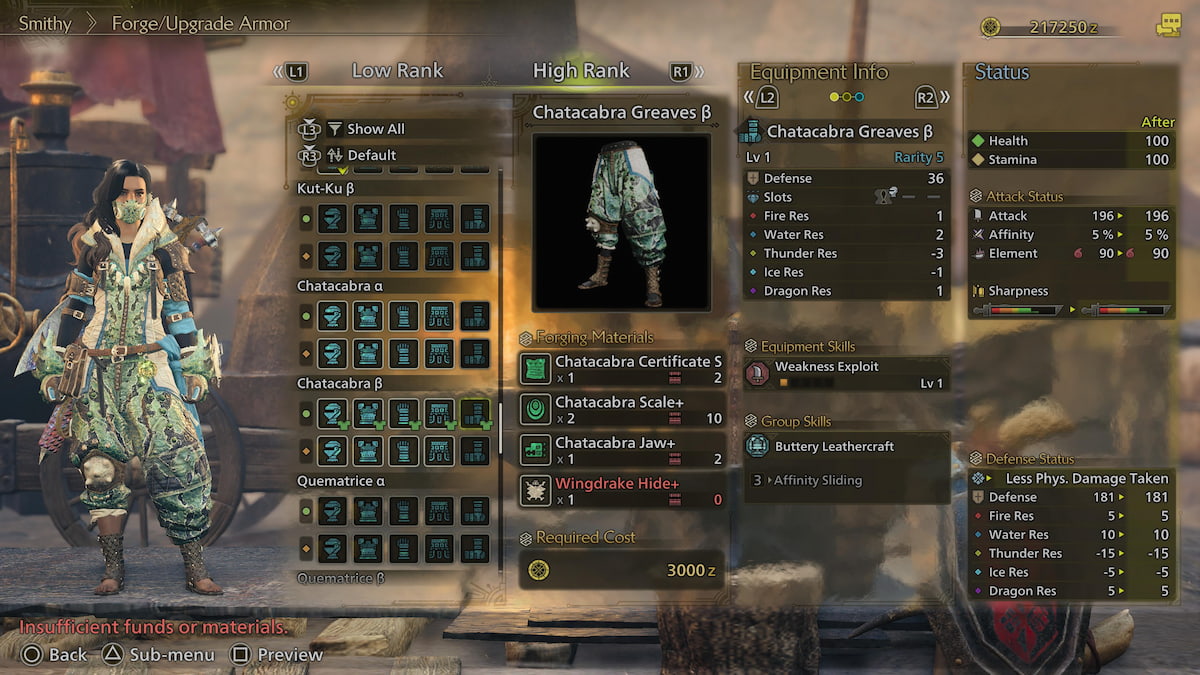Change the Default sort order
The image size is (1200, 675).
pyautogui.click(x=371, y=155)
